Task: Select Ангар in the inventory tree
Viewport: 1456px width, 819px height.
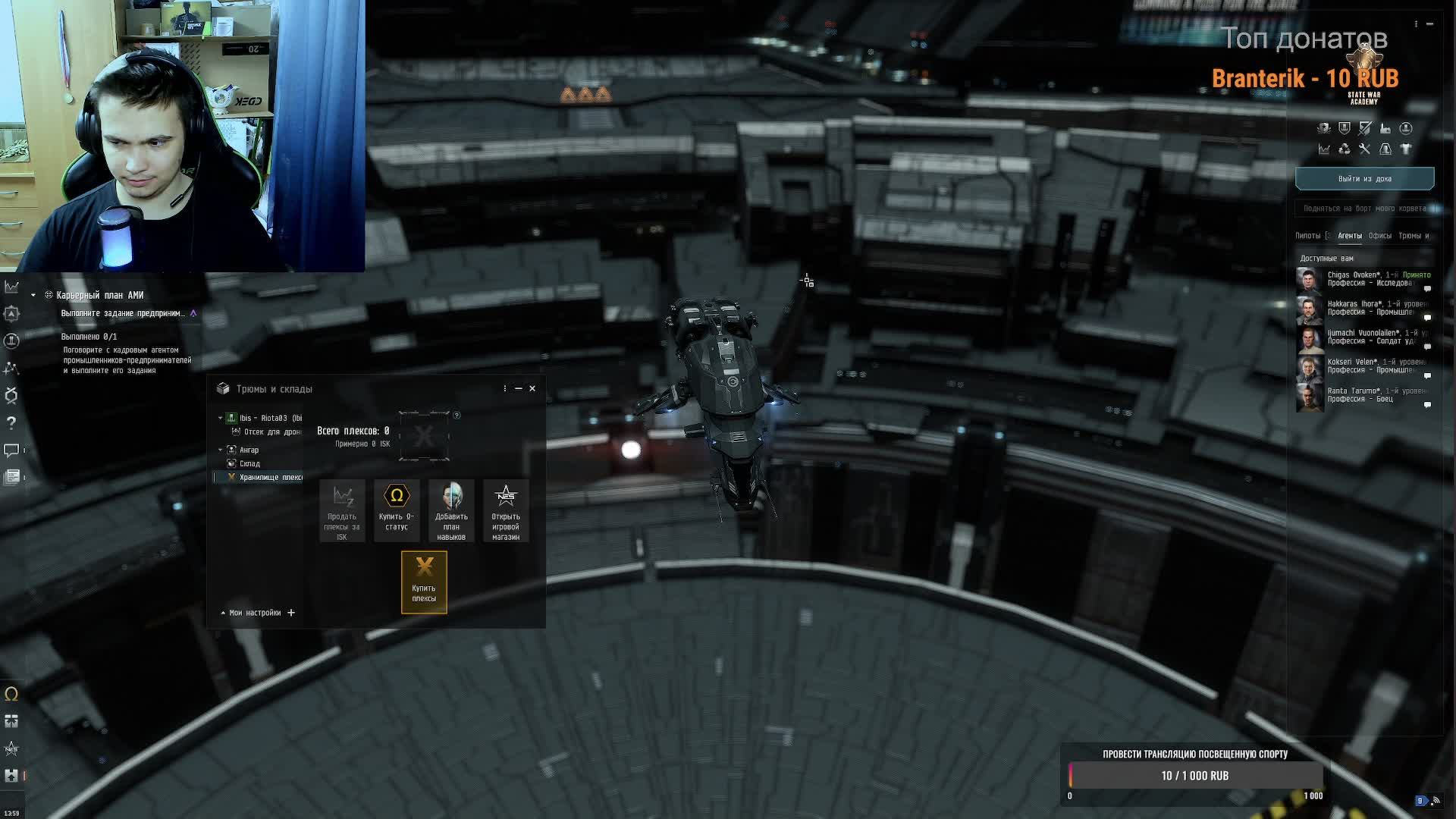Action: pos(249,450)
